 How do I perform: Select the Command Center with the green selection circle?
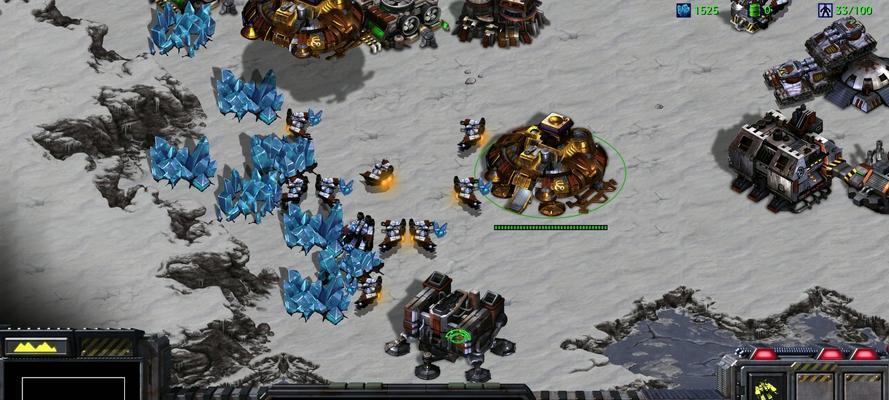coord(550,165)
